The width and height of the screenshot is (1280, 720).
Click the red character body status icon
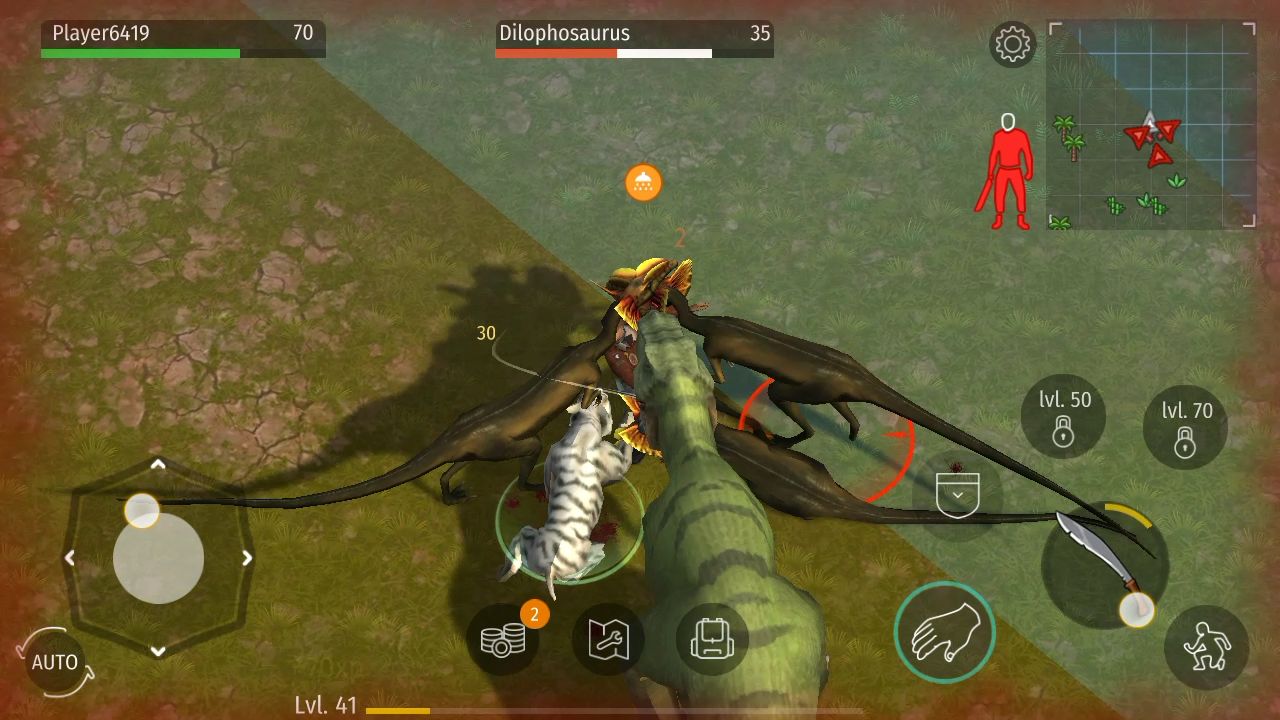pos(1005,170)
